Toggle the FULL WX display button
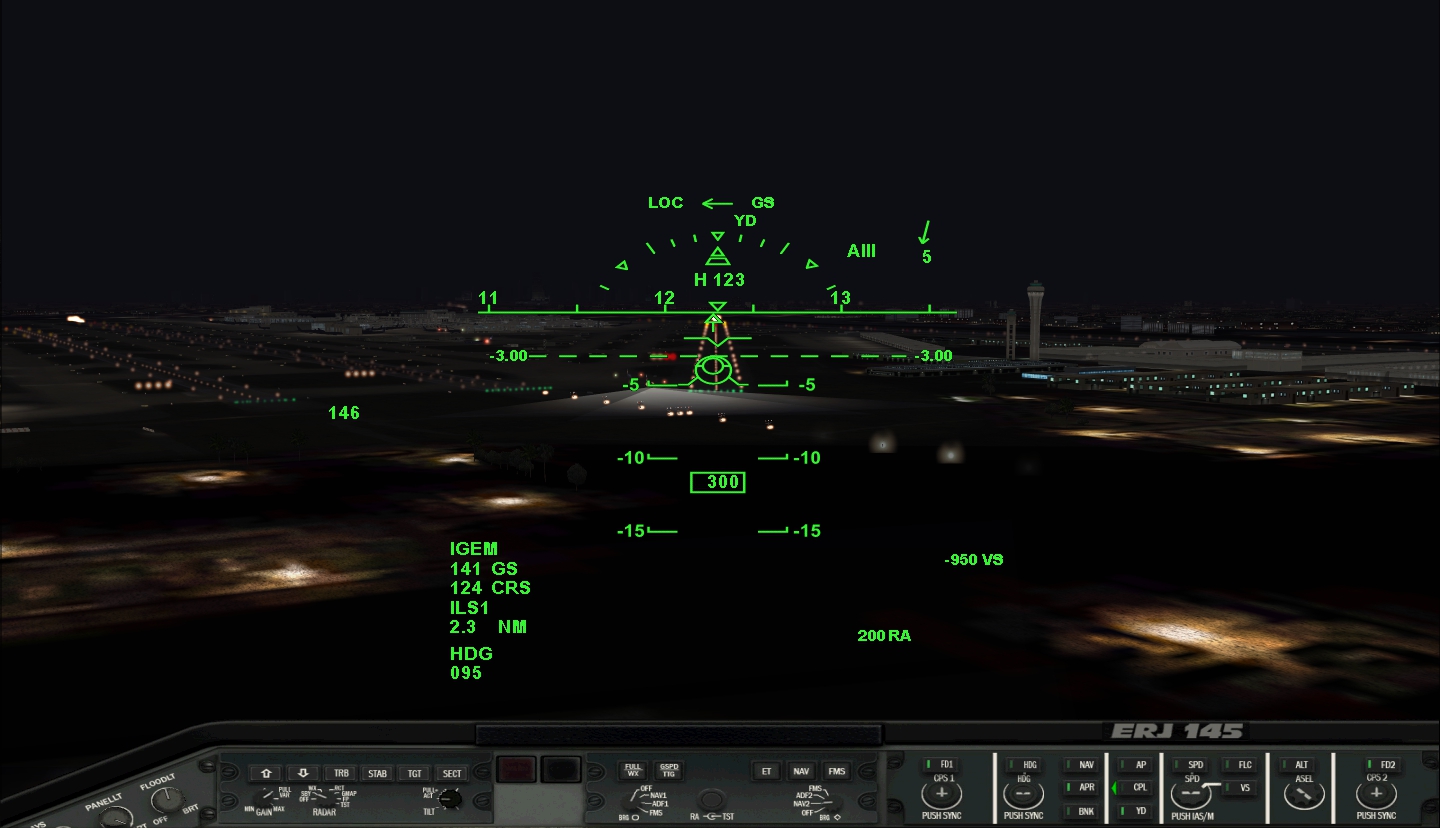The height and width of the screenshot is (828, 1440). pos(633,770)
